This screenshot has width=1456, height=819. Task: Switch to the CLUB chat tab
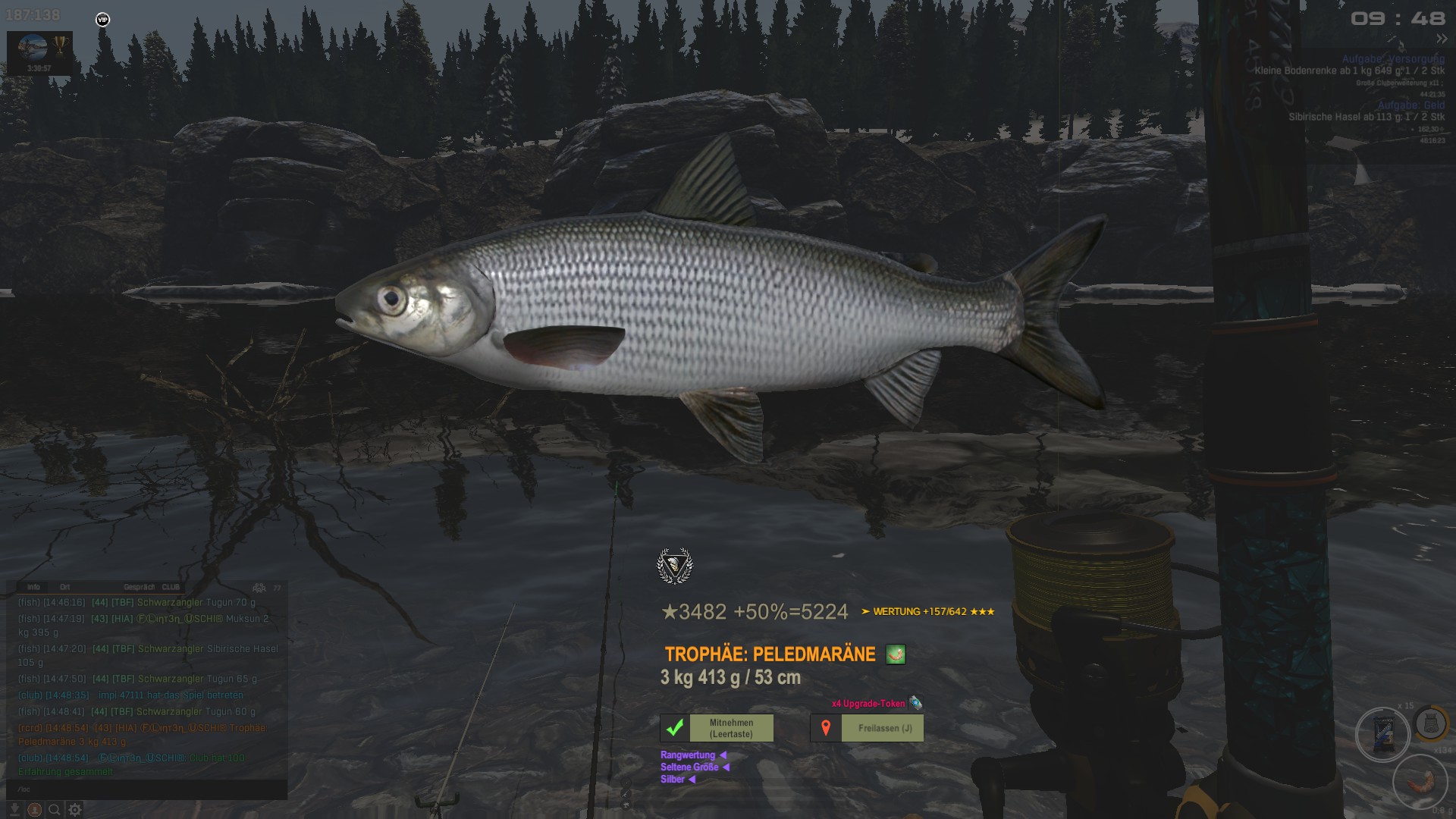coord(171,587)
